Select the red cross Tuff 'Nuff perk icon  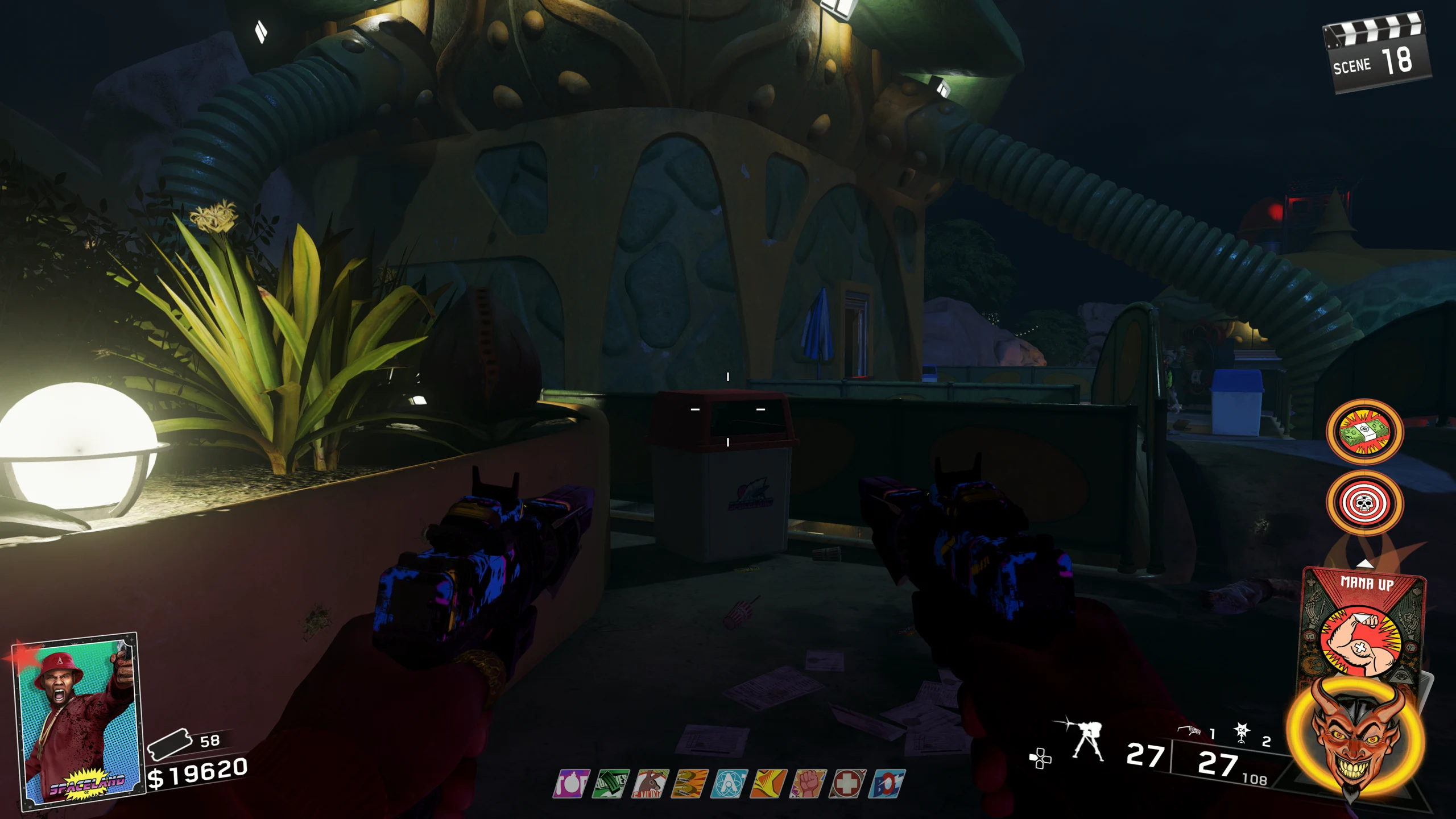click(847, 784)
